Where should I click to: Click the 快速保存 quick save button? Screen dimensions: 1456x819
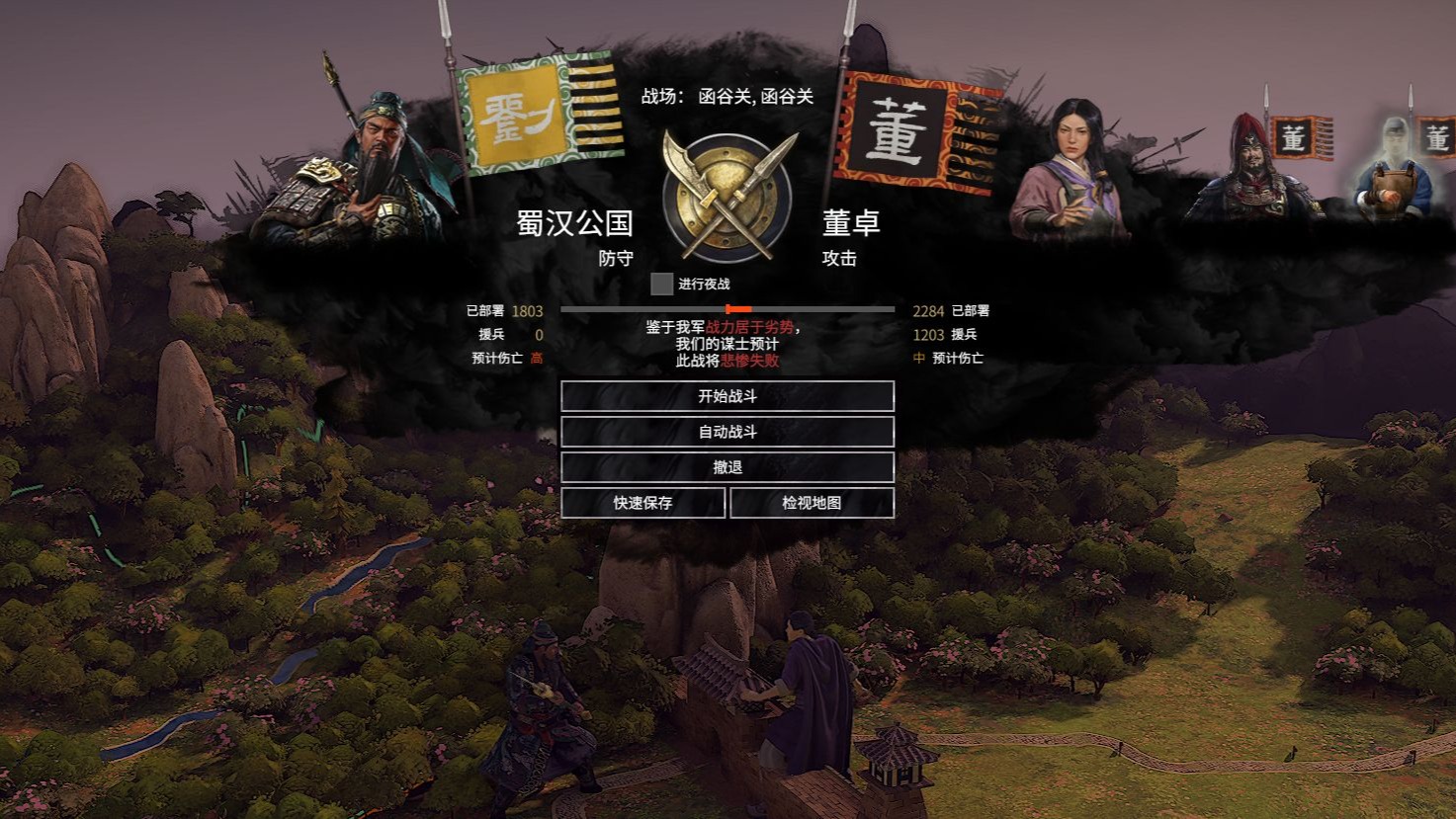(643, 502)
